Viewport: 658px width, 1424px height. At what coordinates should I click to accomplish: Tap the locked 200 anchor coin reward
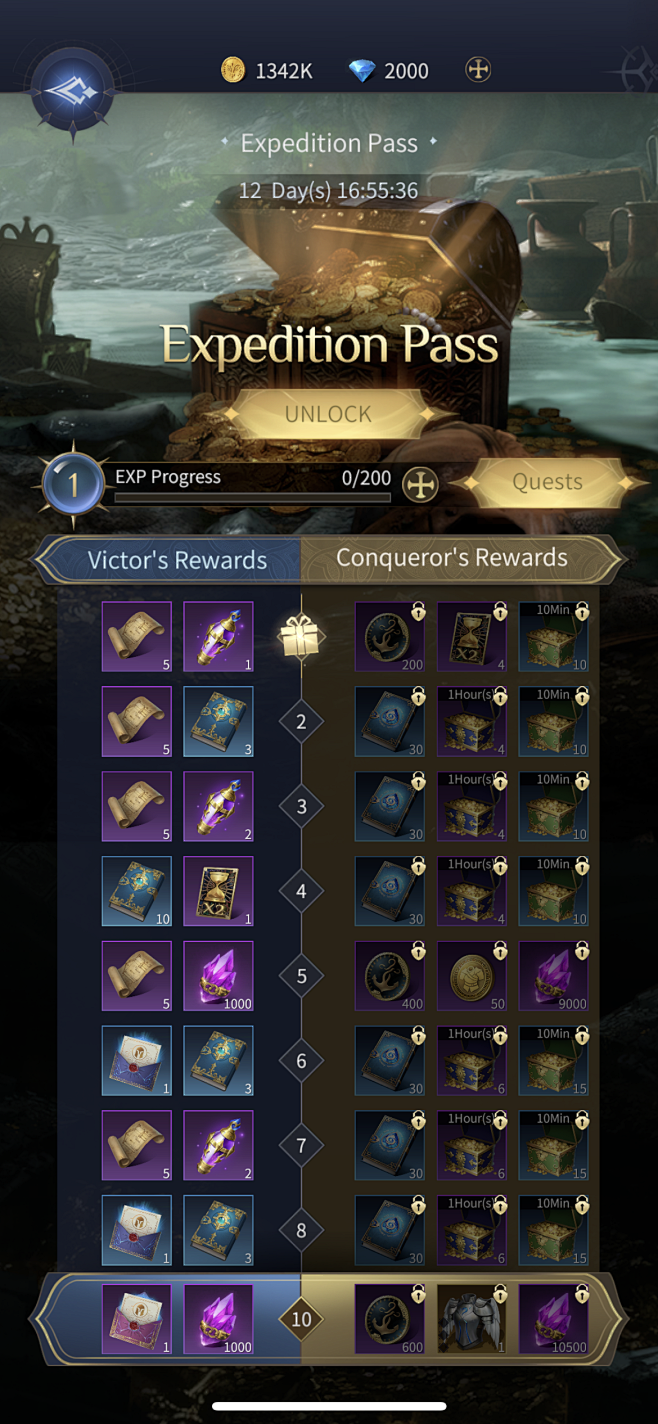[x=390, y=637]
